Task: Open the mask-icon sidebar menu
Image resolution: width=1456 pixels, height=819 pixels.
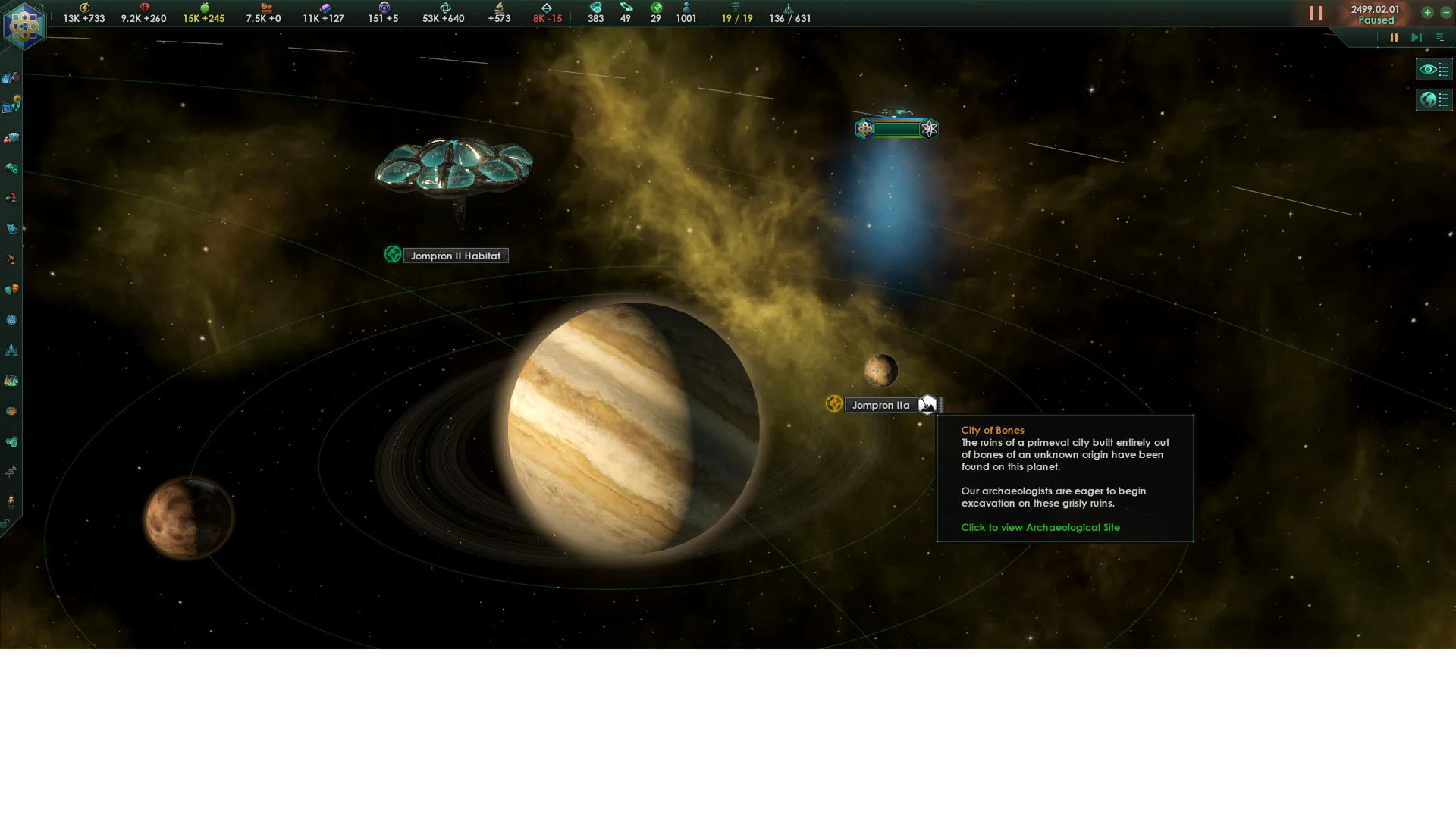Action: (11, 290)
